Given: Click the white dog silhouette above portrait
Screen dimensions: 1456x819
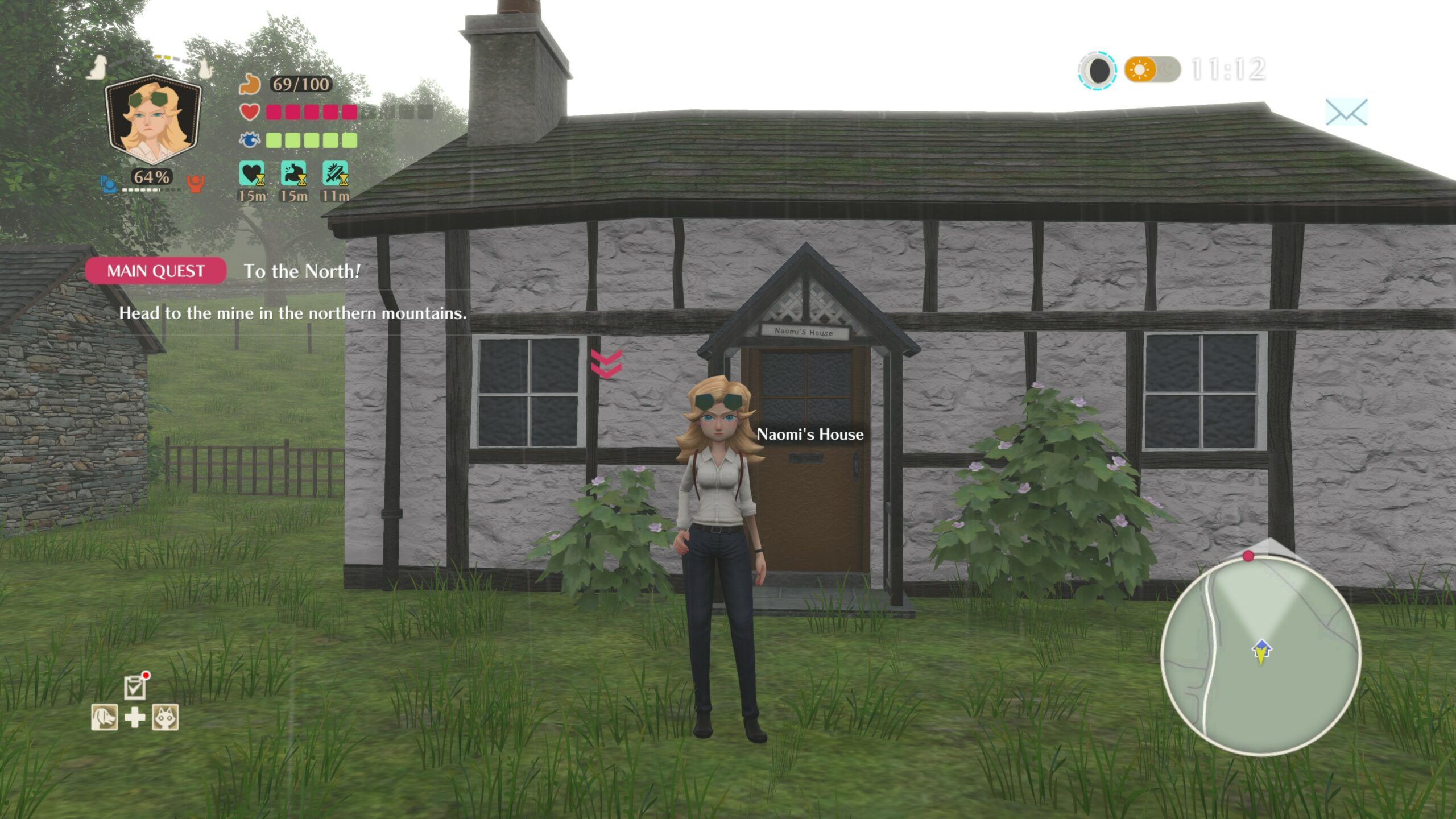Looking at the screenshot, I should click(98, 67).
